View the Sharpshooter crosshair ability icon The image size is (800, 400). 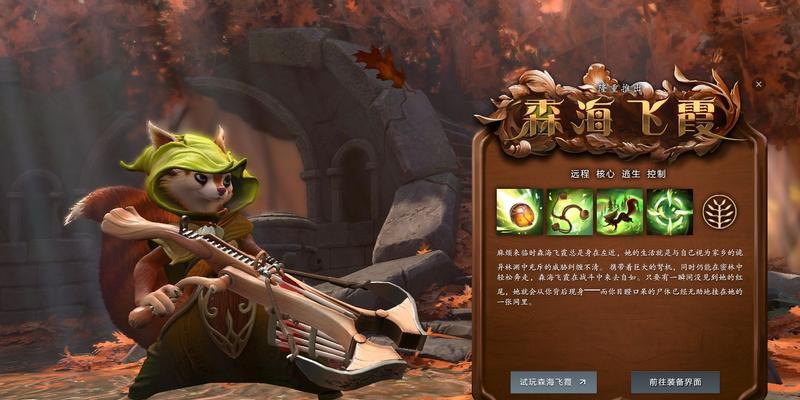click(668, 212)
